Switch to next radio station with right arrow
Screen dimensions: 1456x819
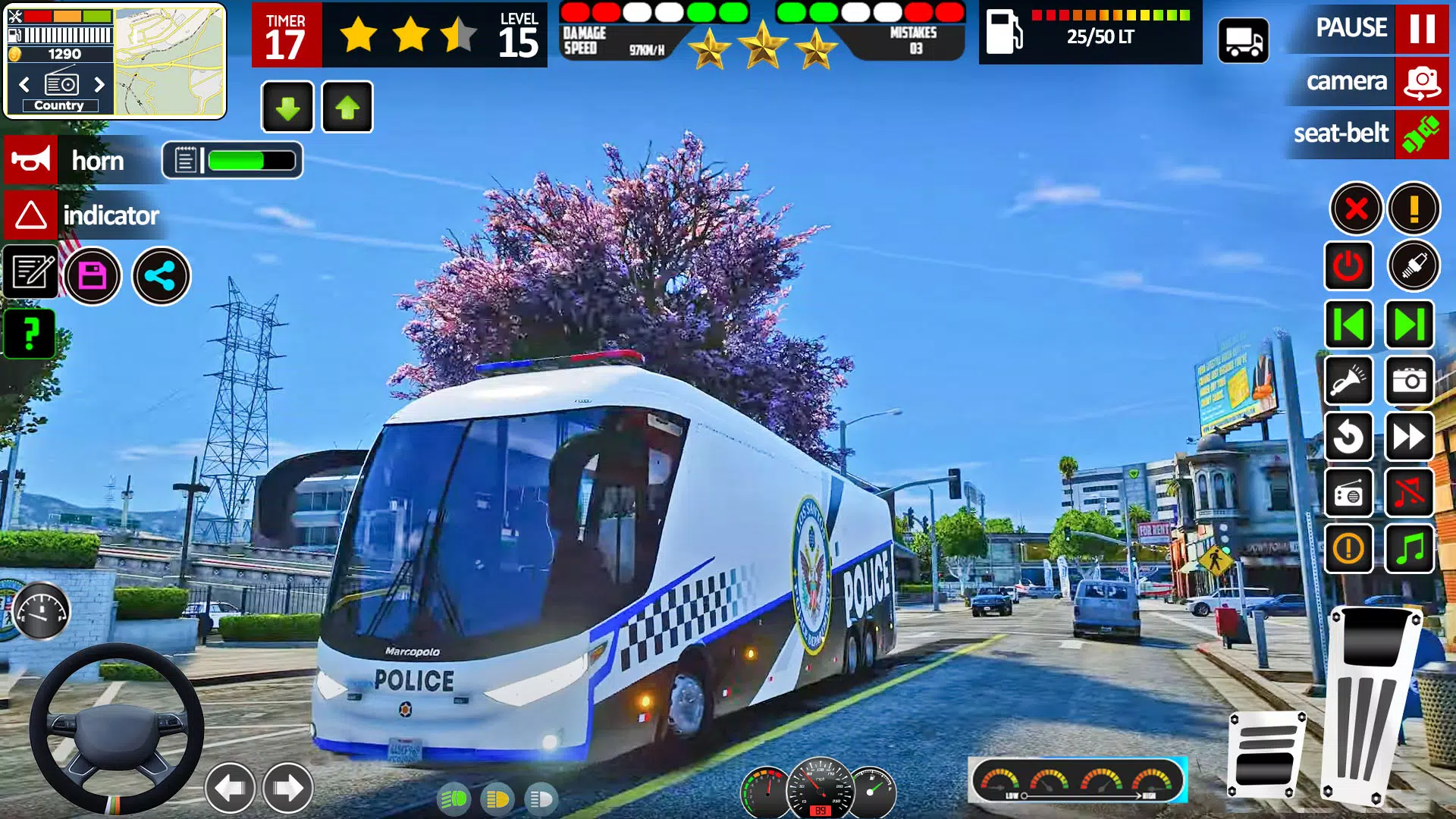(101, 85)
